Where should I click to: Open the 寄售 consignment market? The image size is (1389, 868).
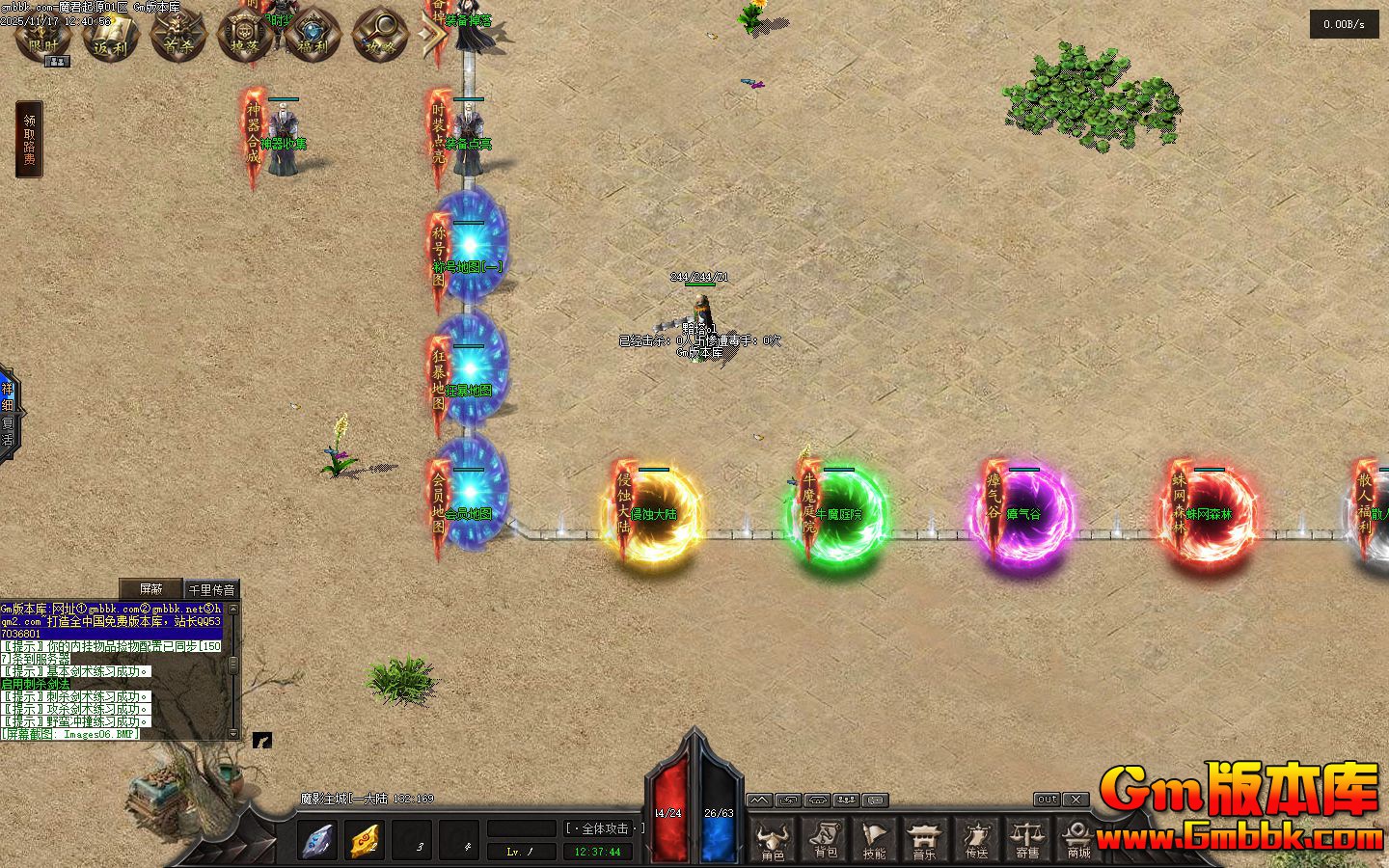pos(1027,838)
